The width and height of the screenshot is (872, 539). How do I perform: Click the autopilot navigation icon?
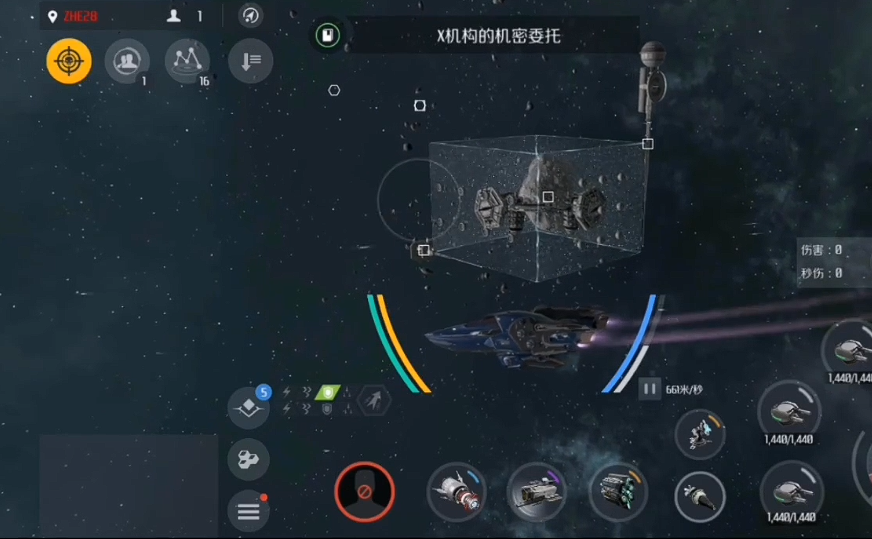tap(251, 16)
